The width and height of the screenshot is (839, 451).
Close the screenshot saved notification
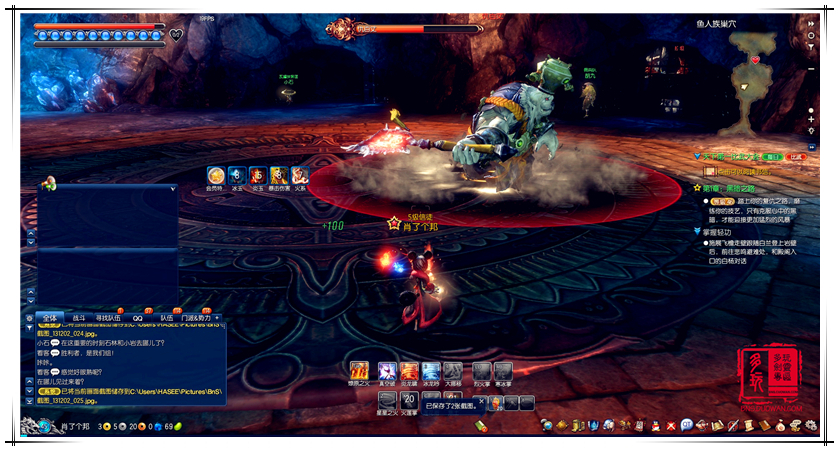point(481,402)
